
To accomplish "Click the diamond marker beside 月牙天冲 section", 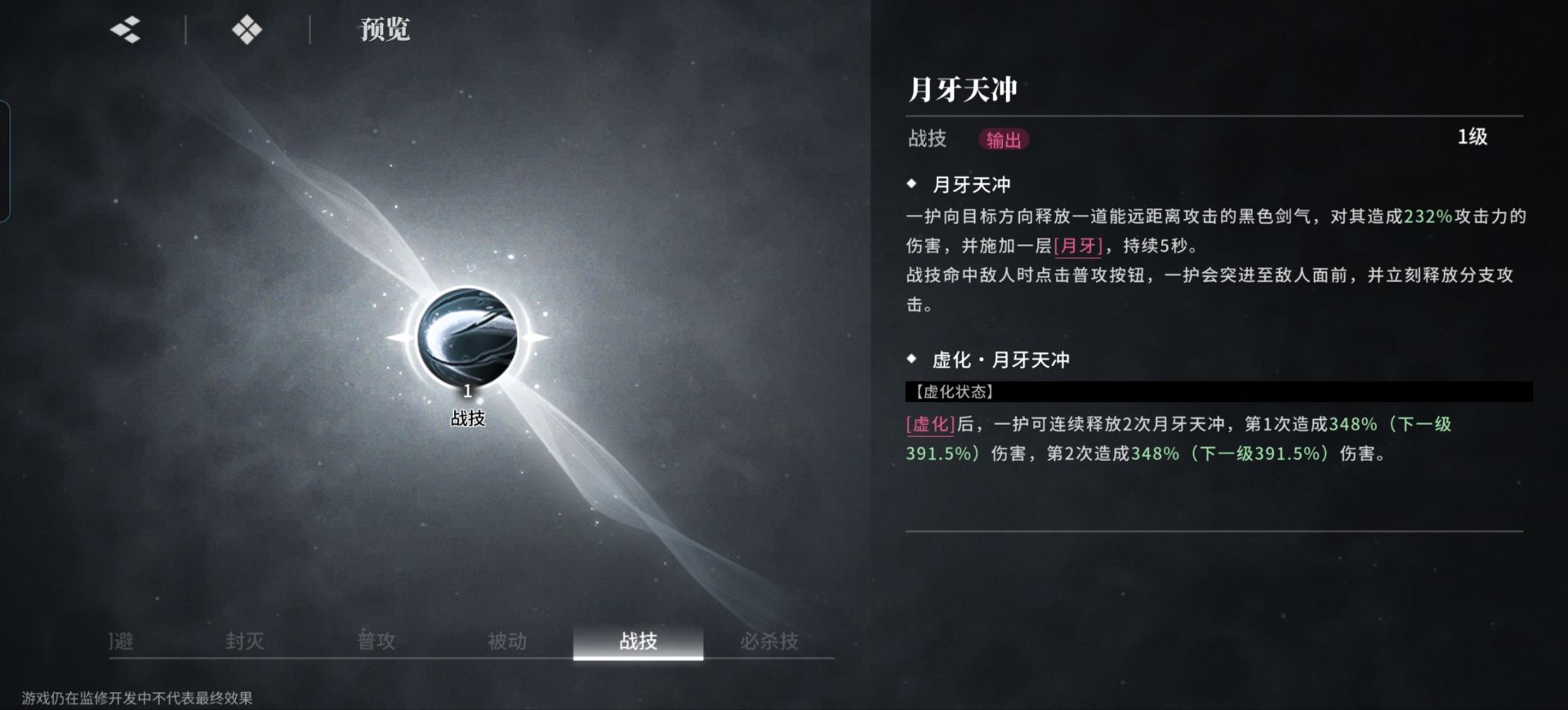I will [911, 184].
